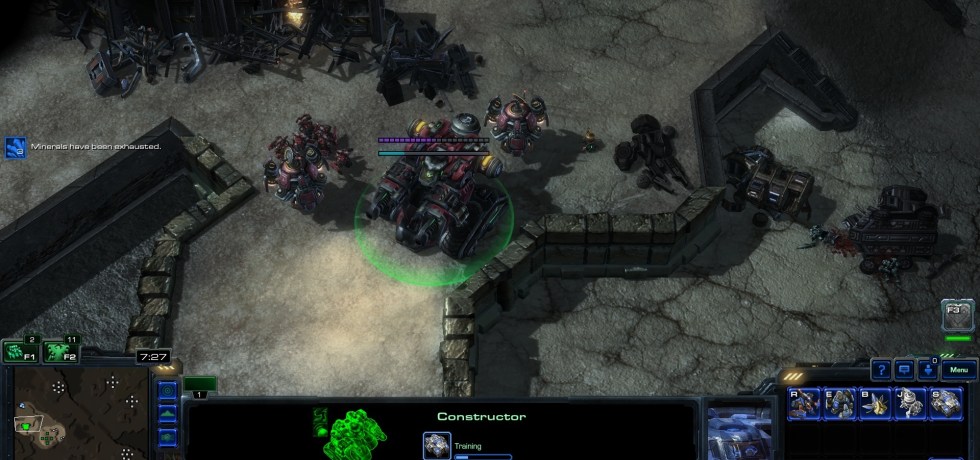
Task: Select control group 1 tab
Action: click(x=200, y=385)
